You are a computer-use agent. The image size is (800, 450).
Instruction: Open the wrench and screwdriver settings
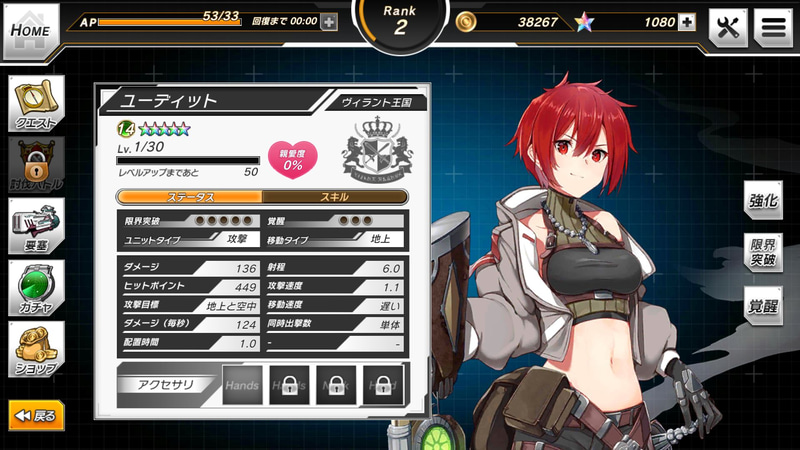pyautogui.click(x=728, y=28)
